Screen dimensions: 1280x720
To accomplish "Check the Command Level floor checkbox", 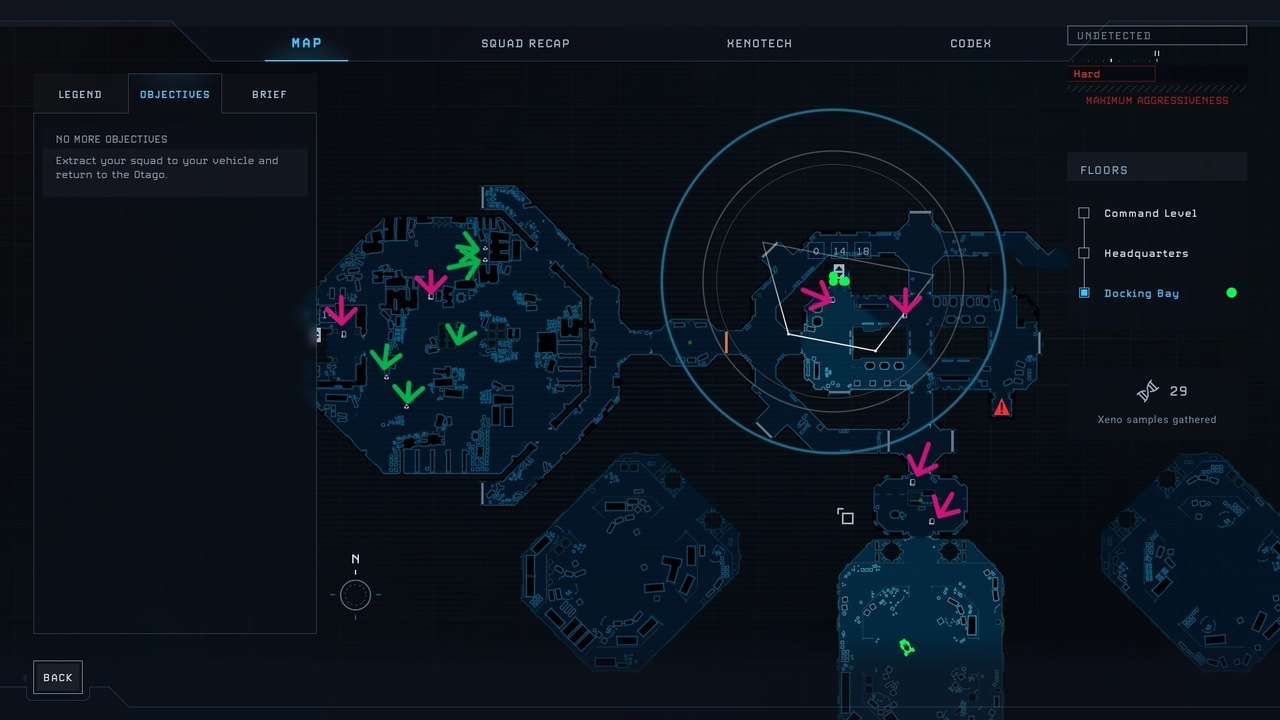I will pyautogui.click(x=1084, y=213).
